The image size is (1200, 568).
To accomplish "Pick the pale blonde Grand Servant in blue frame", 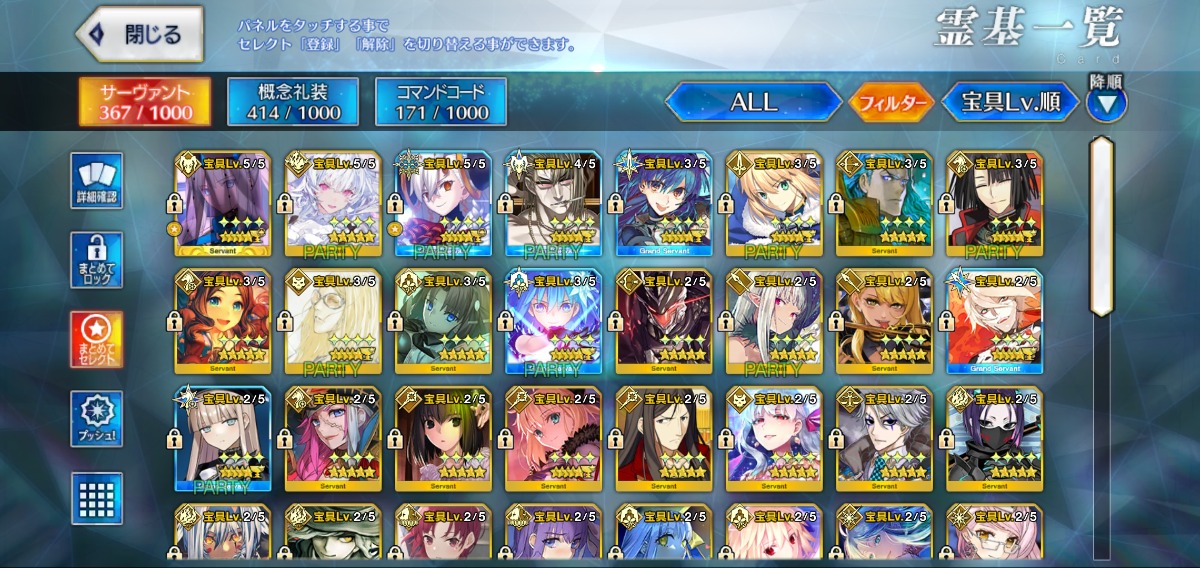I will [994, 322].
